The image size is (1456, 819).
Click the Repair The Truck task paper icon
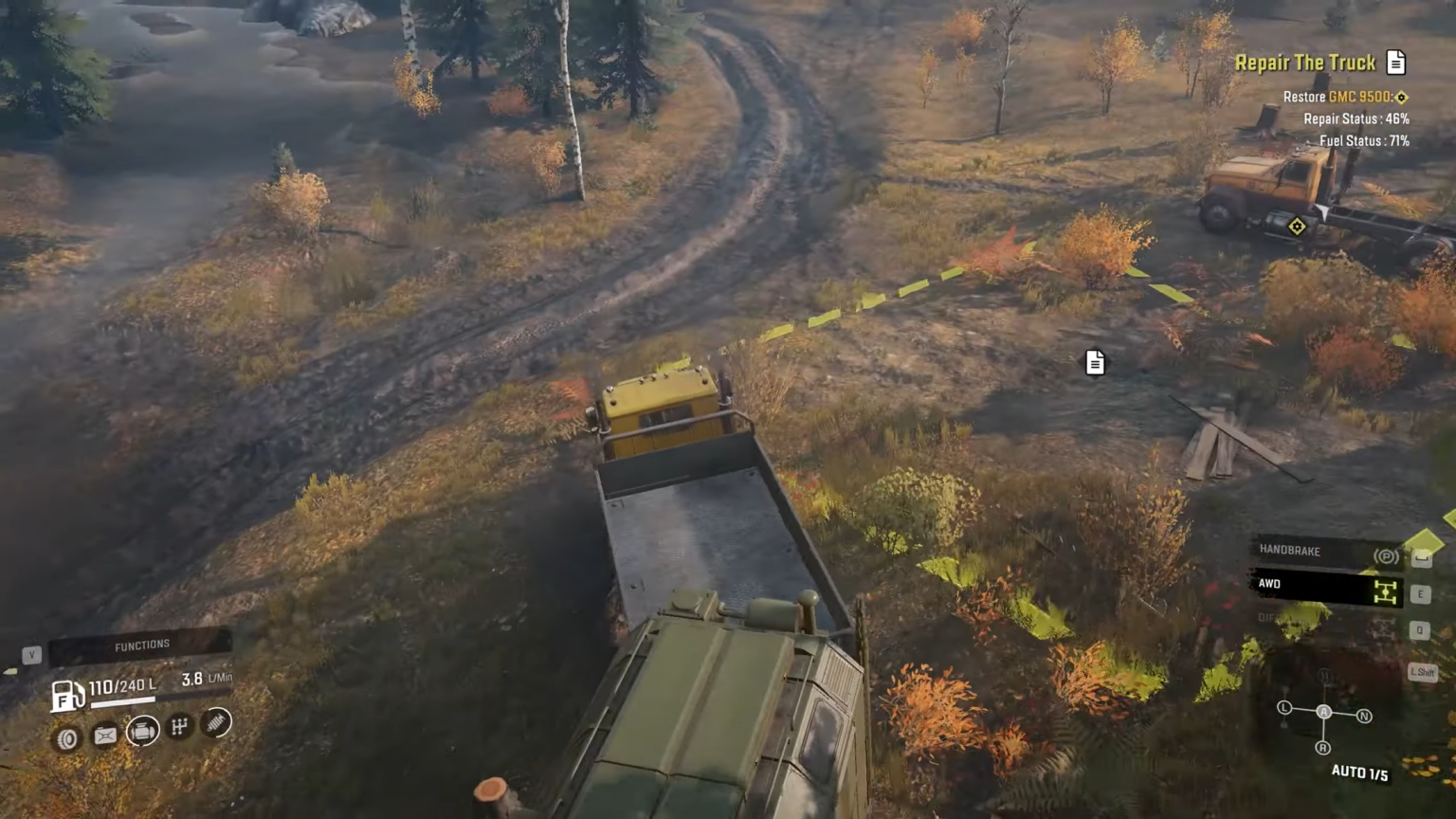pos(1396,62)
